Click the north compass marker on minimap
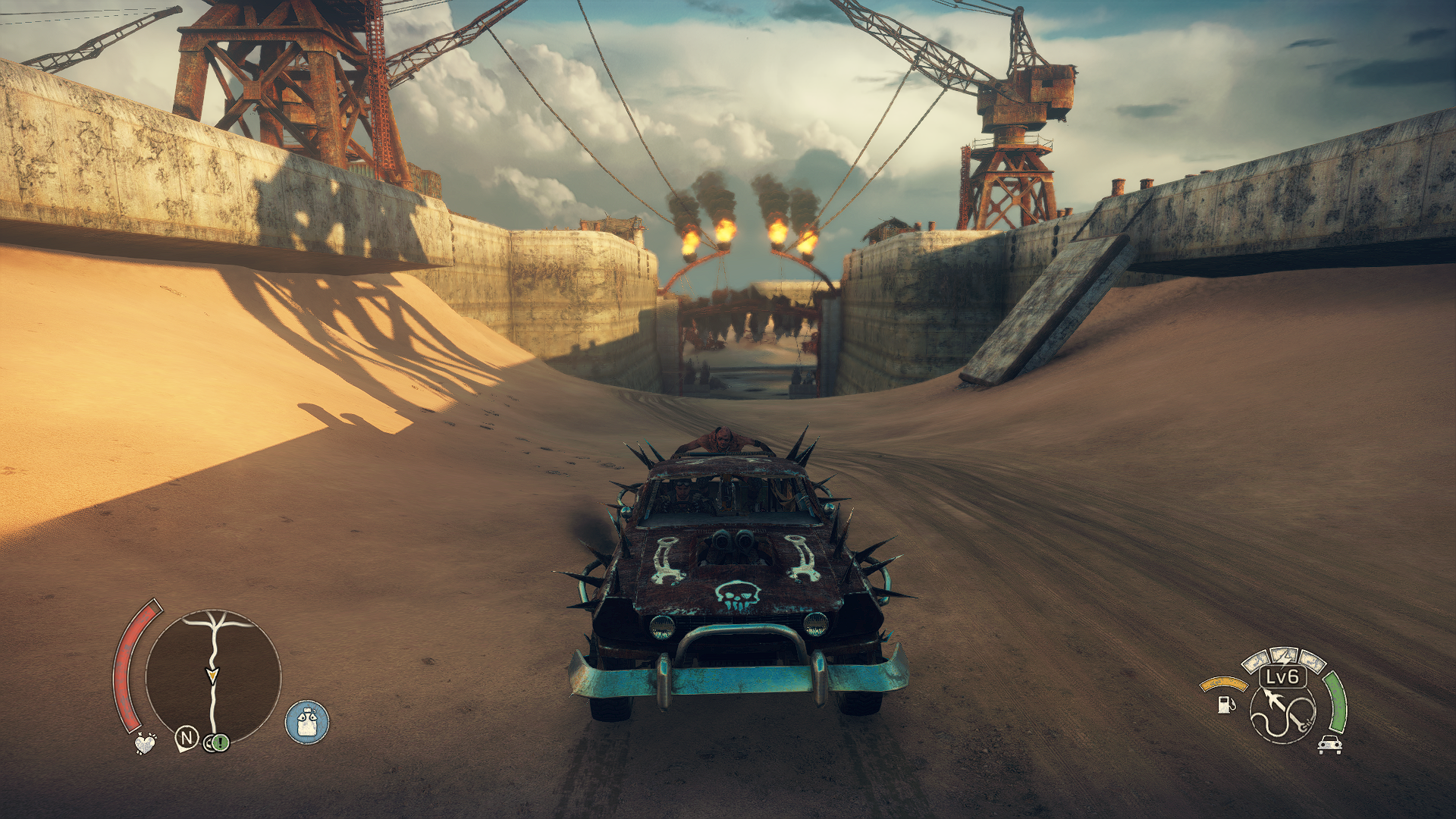The width and height of the screenshot is (1456, 819). click(187, 738)
